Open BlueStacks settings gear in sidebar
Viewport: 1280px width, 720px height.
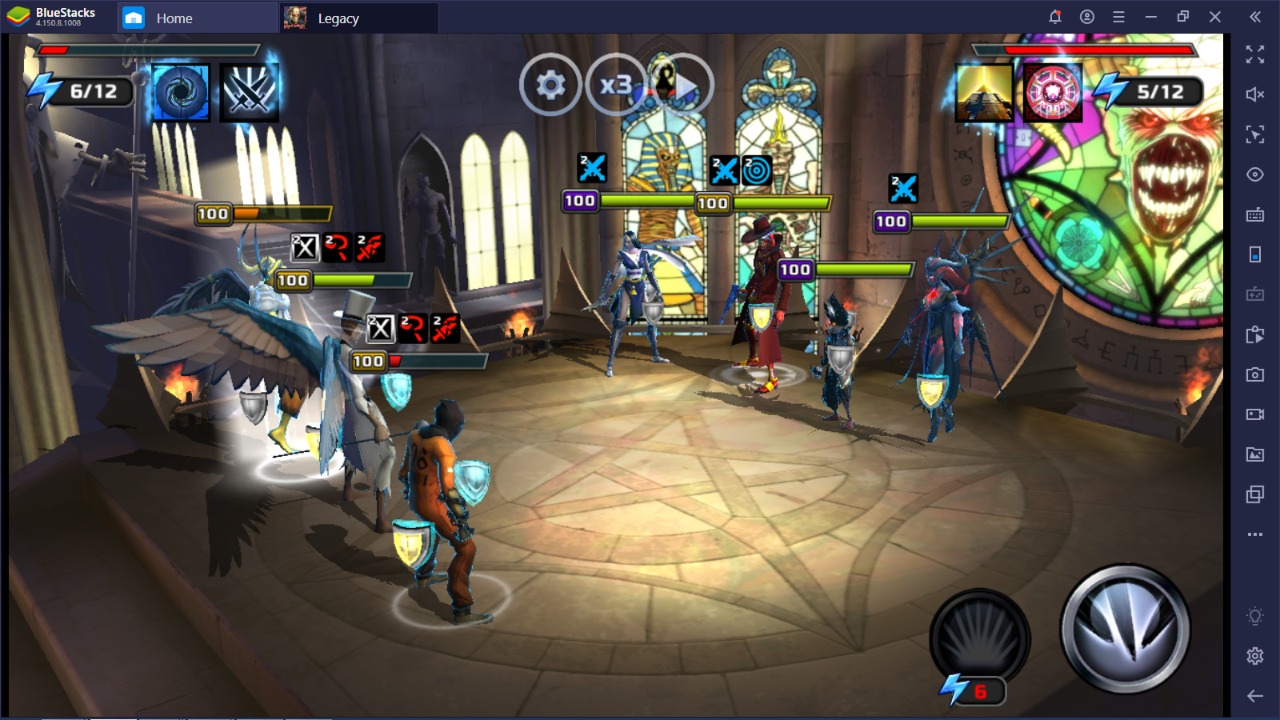1255,656
